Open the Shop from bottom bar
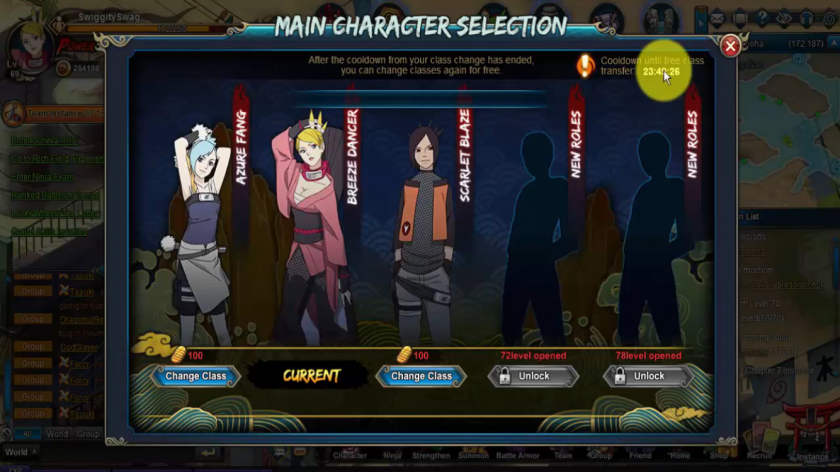840x472 pixels. (719, 455)
